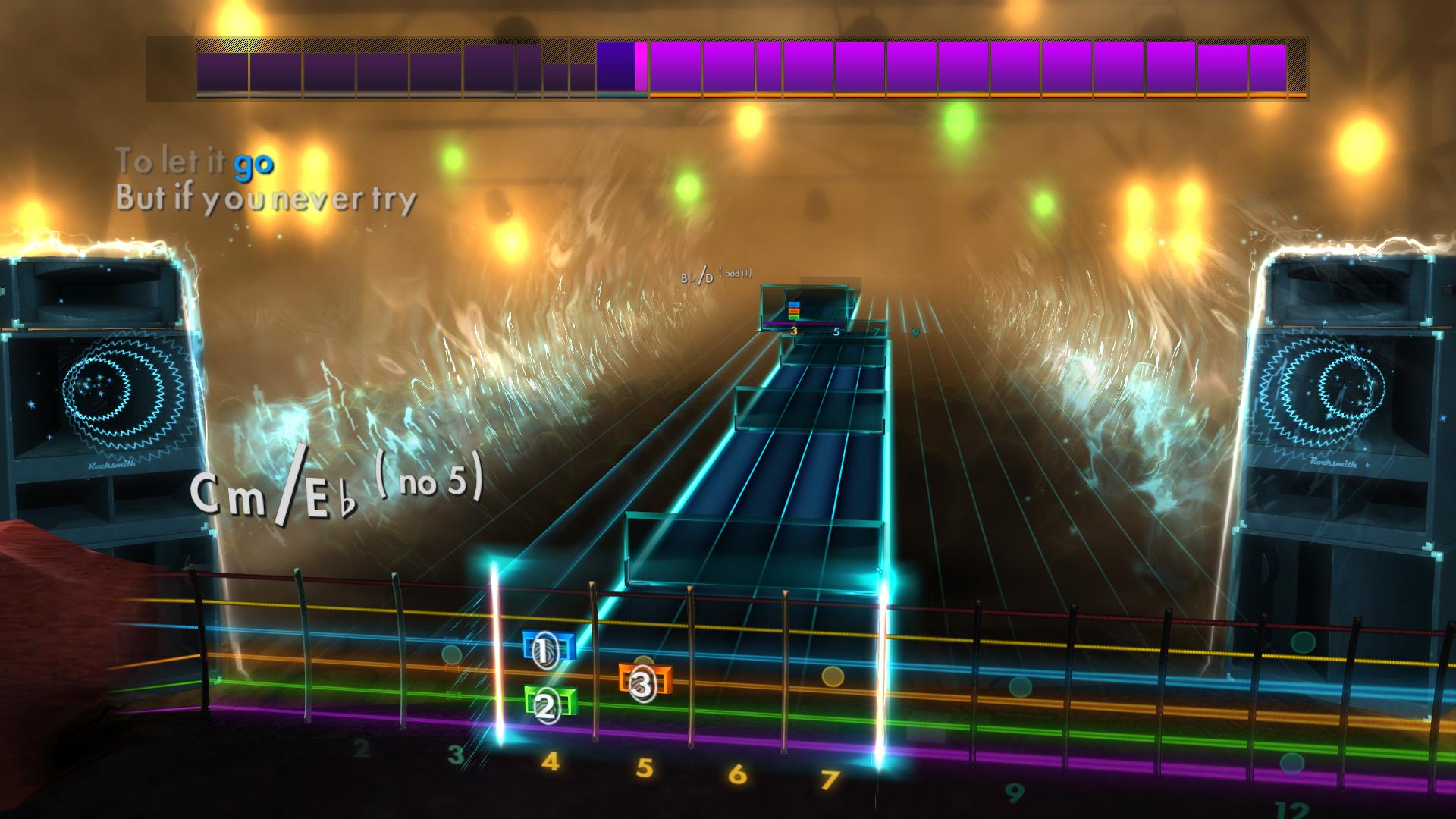Click the incoming Bb/D chord box
The image size is (1456, 819).
796,307
